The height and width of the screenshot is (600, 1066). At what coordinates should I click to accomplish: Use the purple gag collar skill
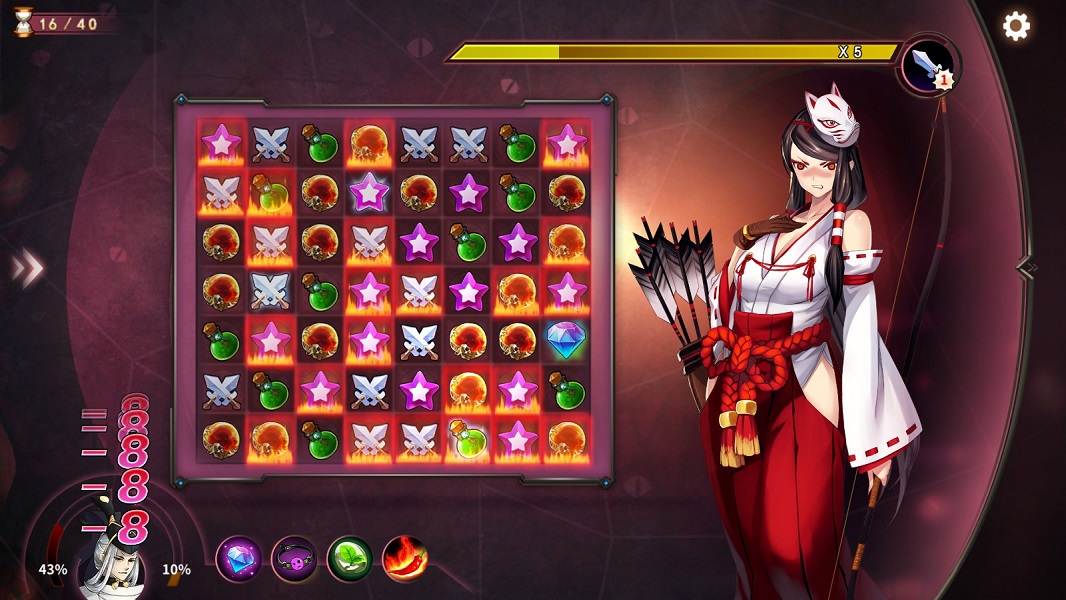(x=294, y=559)
